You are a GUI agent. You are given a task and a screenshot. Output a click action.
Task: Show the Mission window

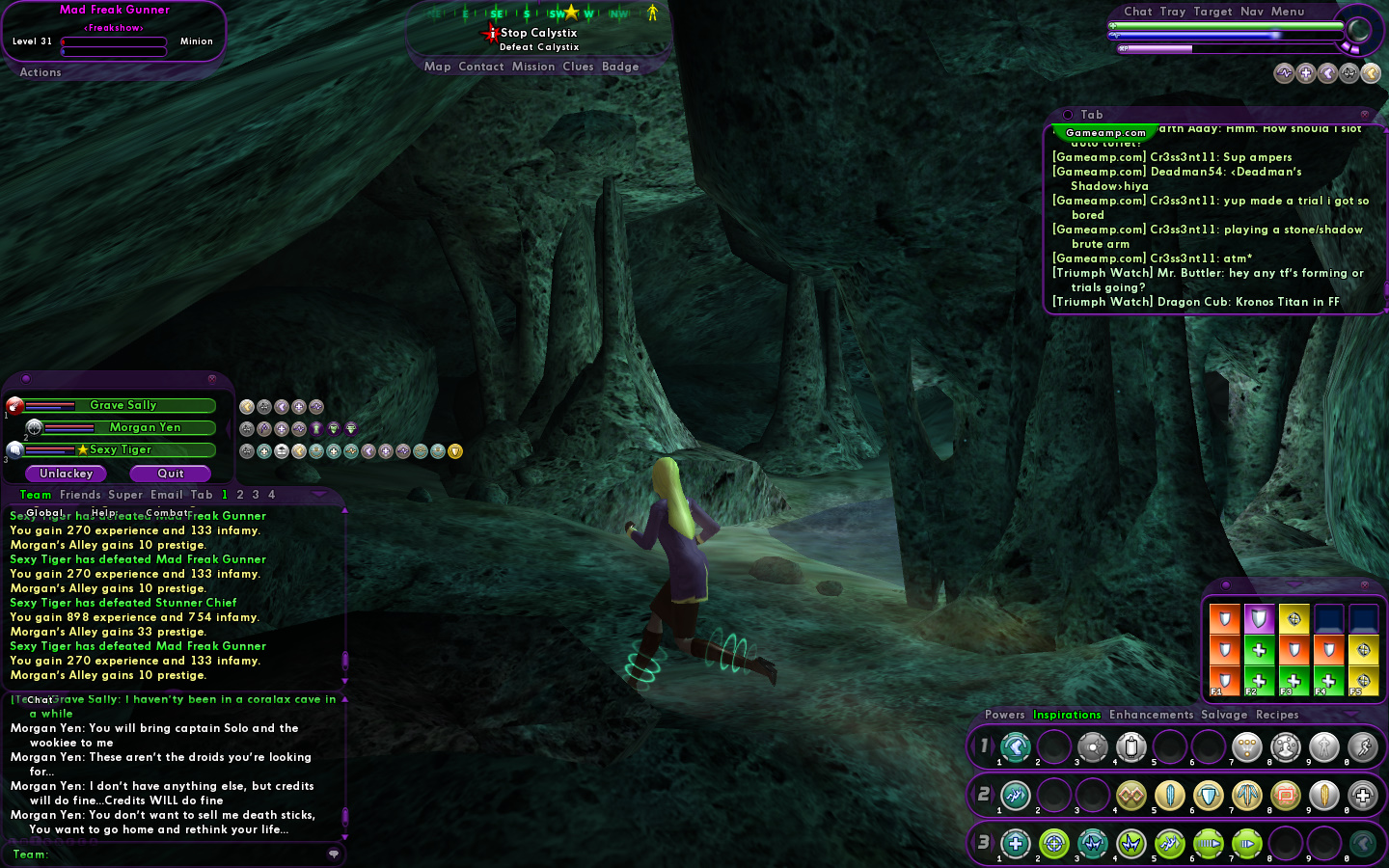click(533, 67)
